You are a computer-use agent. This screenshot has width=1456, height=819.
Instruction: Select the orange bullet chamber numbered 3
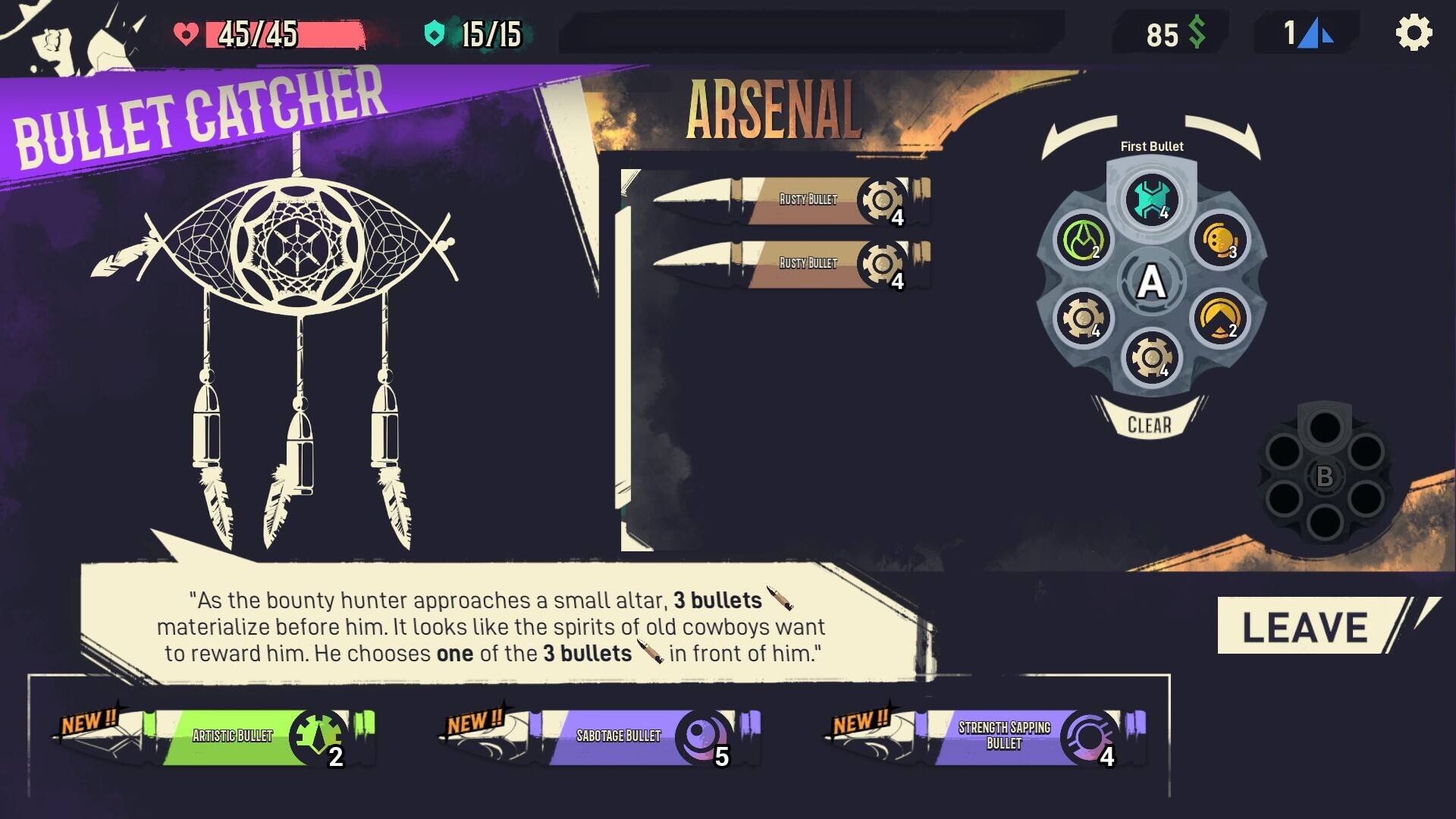coord(1219,241)
